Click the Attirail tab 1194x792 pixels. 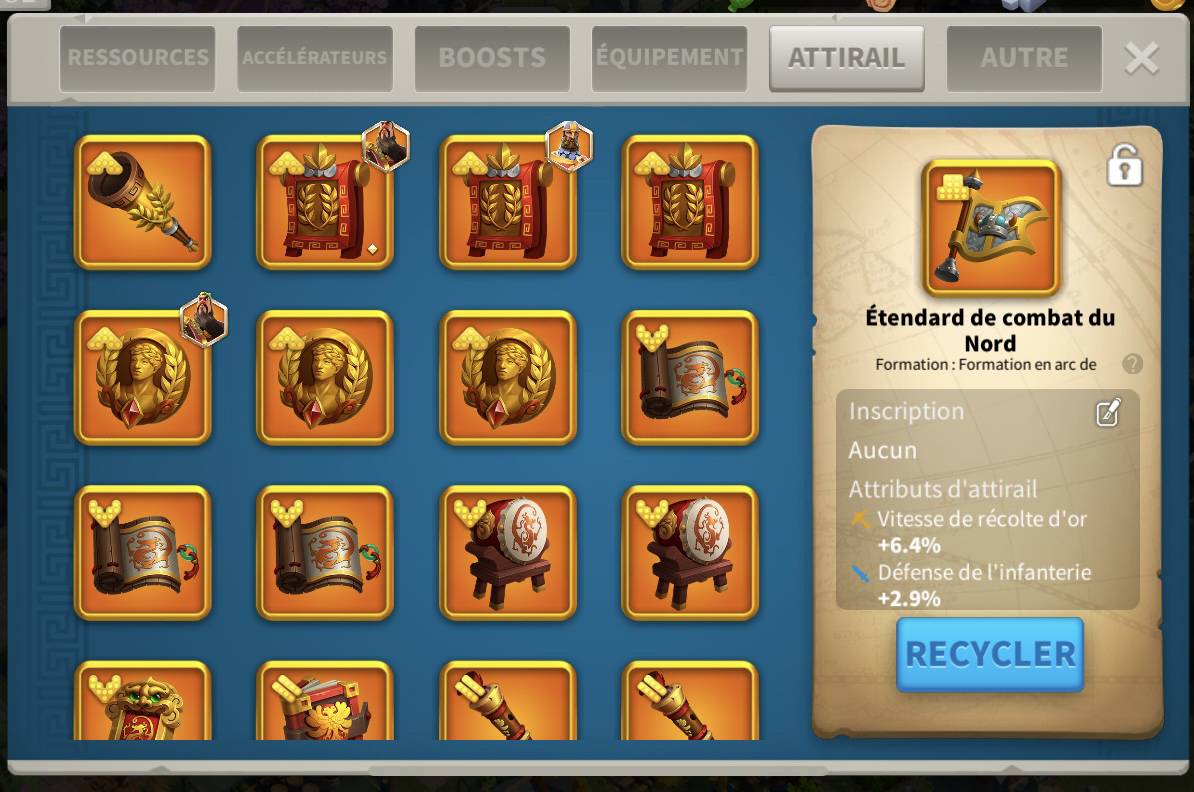pyautogui.click(x=846, y=58)
